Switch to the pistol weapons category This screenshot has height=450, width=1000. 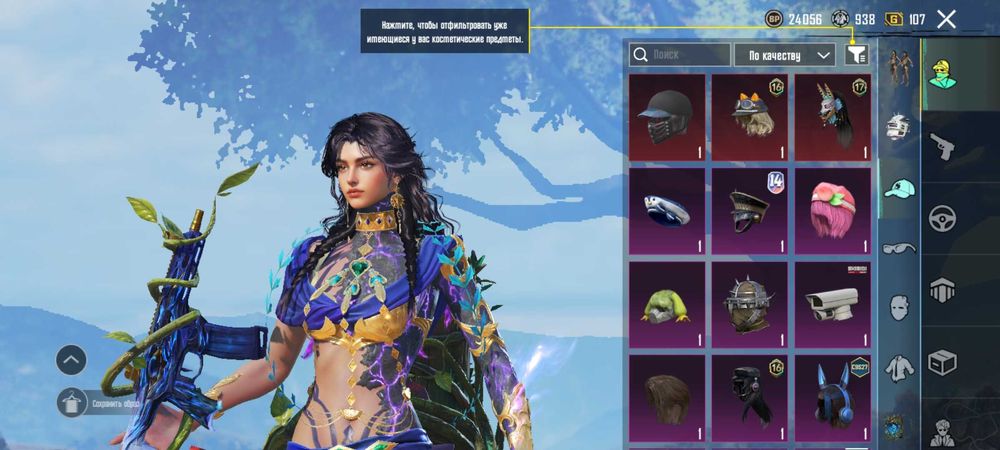click(943, 147)
